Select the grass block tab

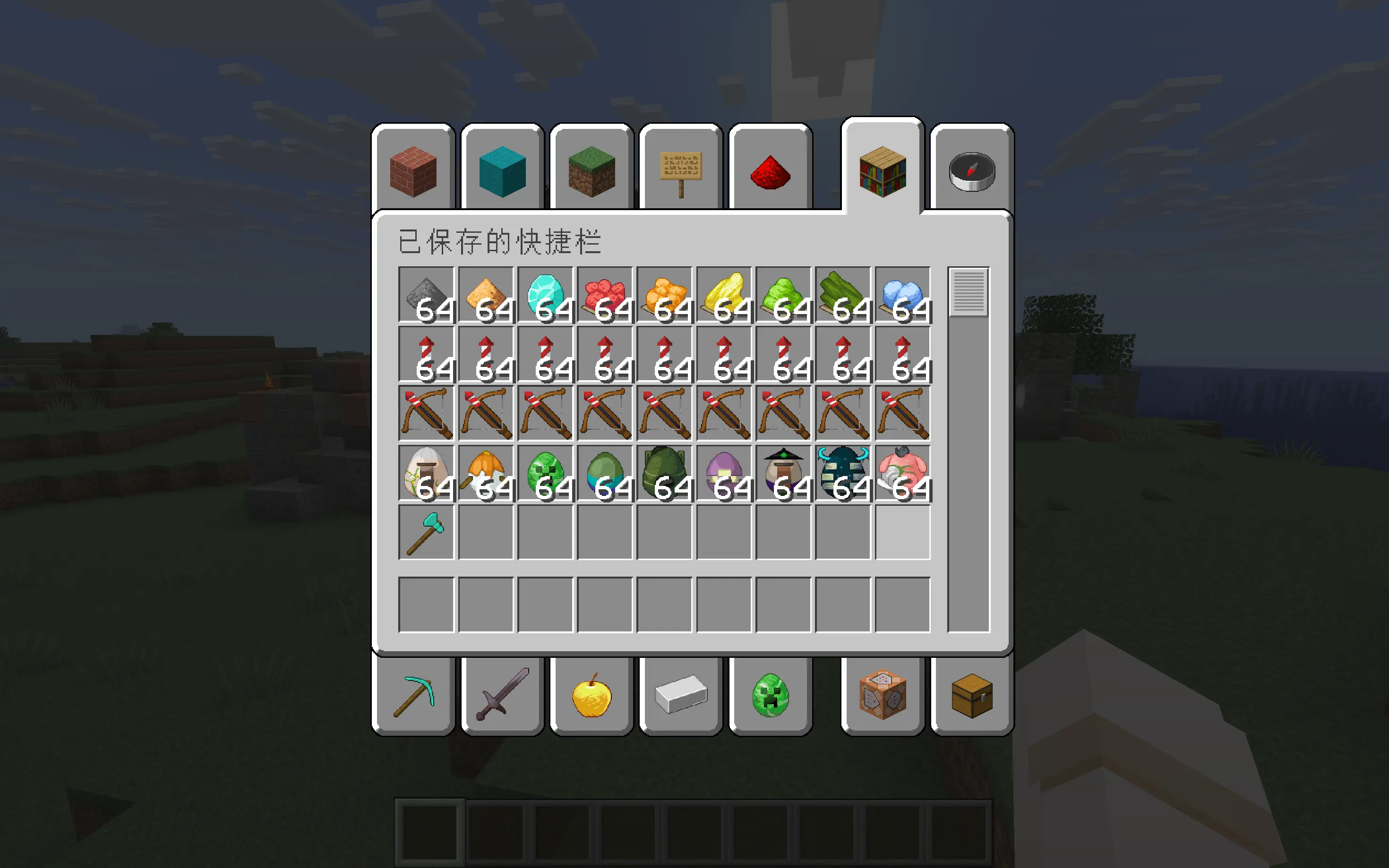coord(592,170)
